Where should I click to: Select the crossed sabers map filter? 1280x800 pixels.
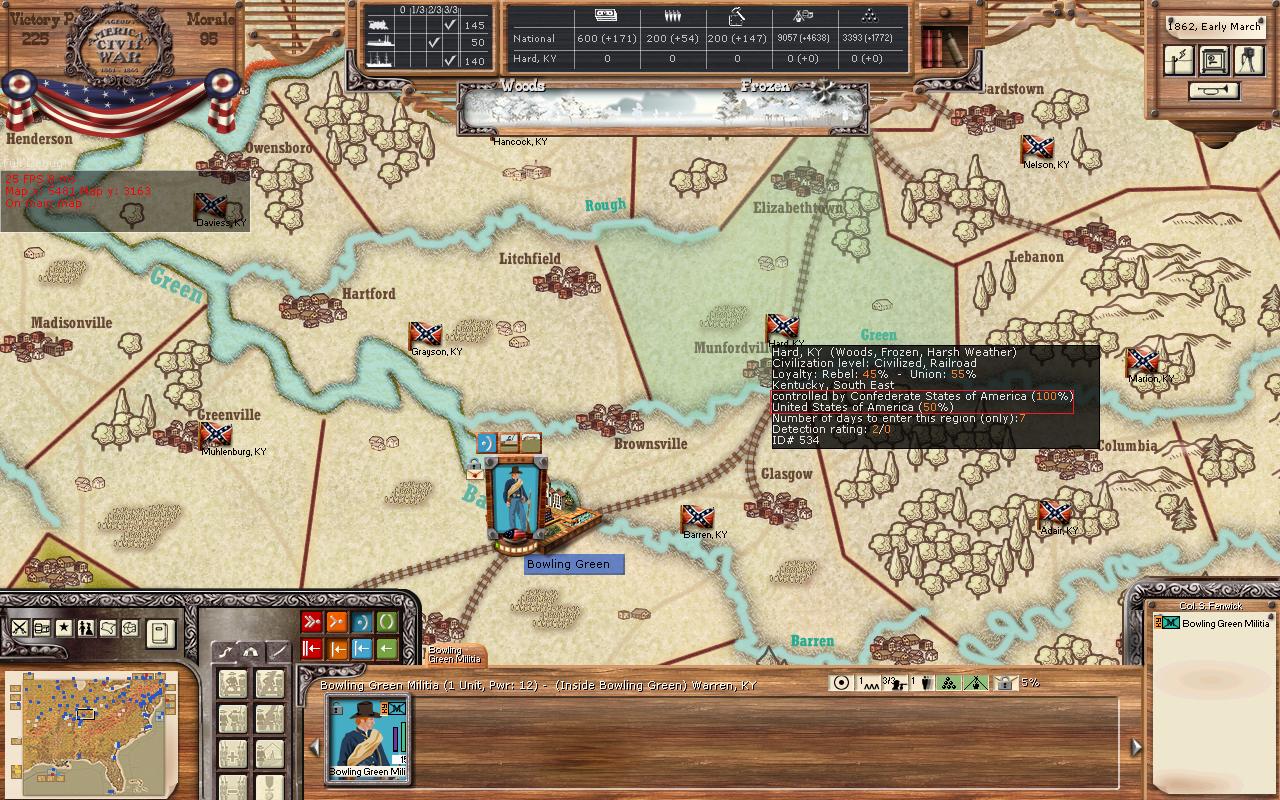click(x=19, y=628)
